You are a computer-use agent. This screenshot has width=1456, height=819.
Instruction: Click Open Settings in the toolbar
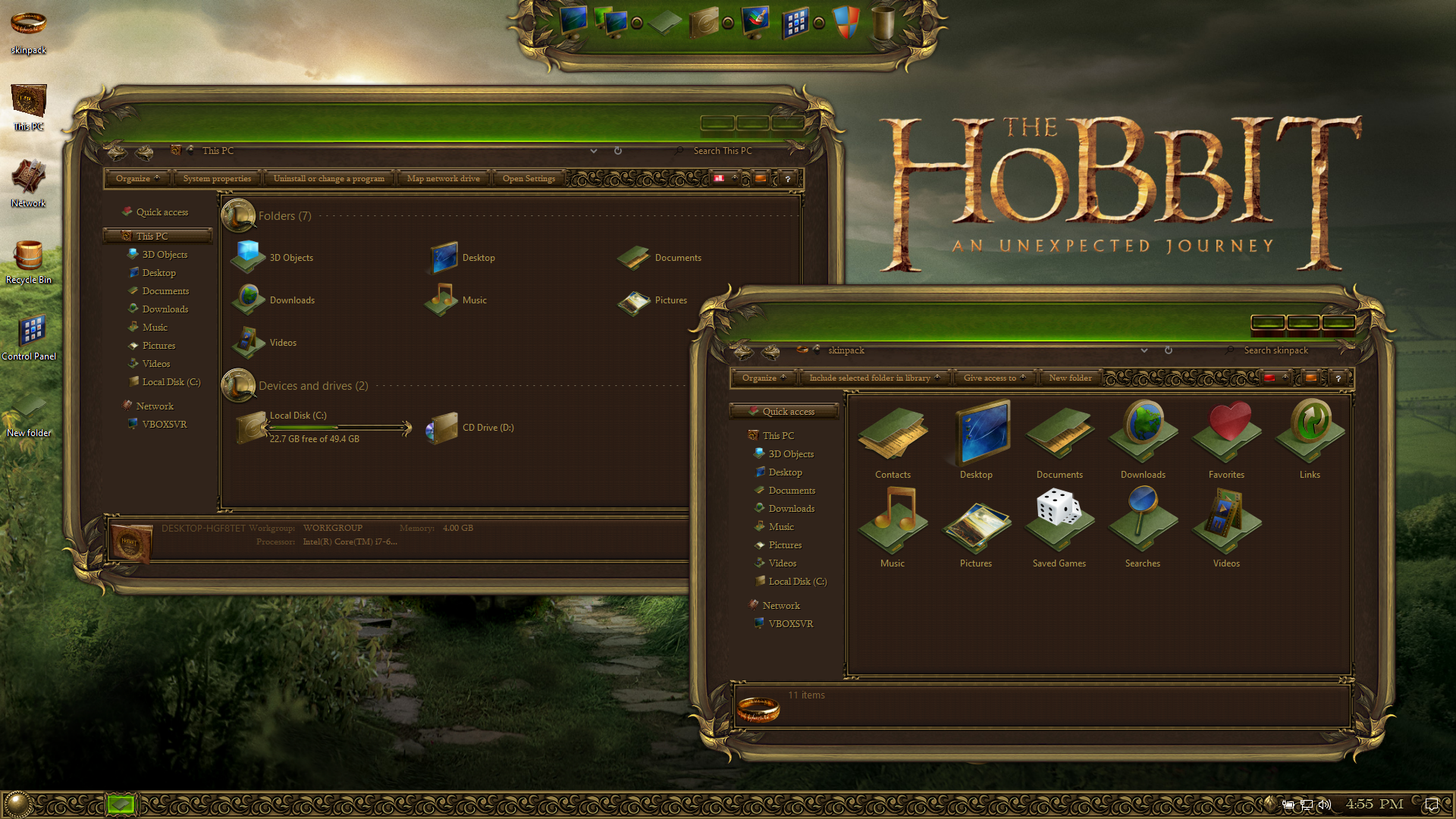click(x=529, y=179)
